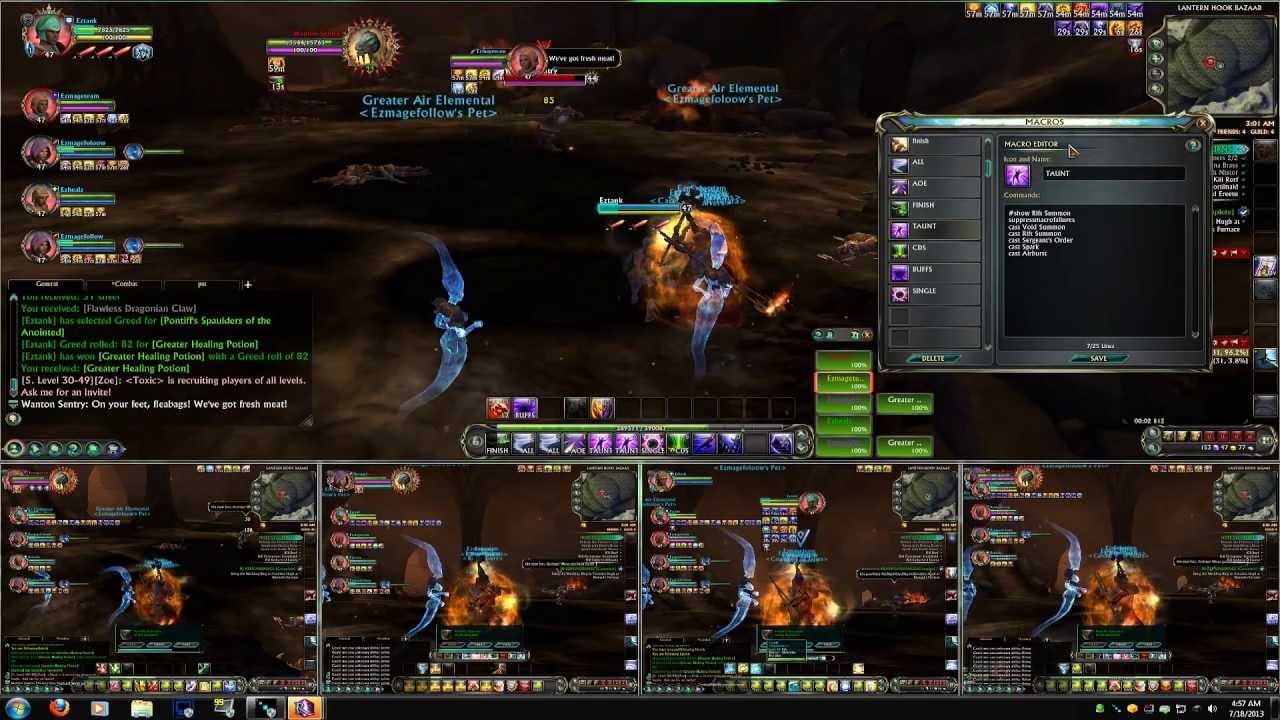Click the FINISH ability on the action bar
This screenshot has height=720, width=1280.
497,443
